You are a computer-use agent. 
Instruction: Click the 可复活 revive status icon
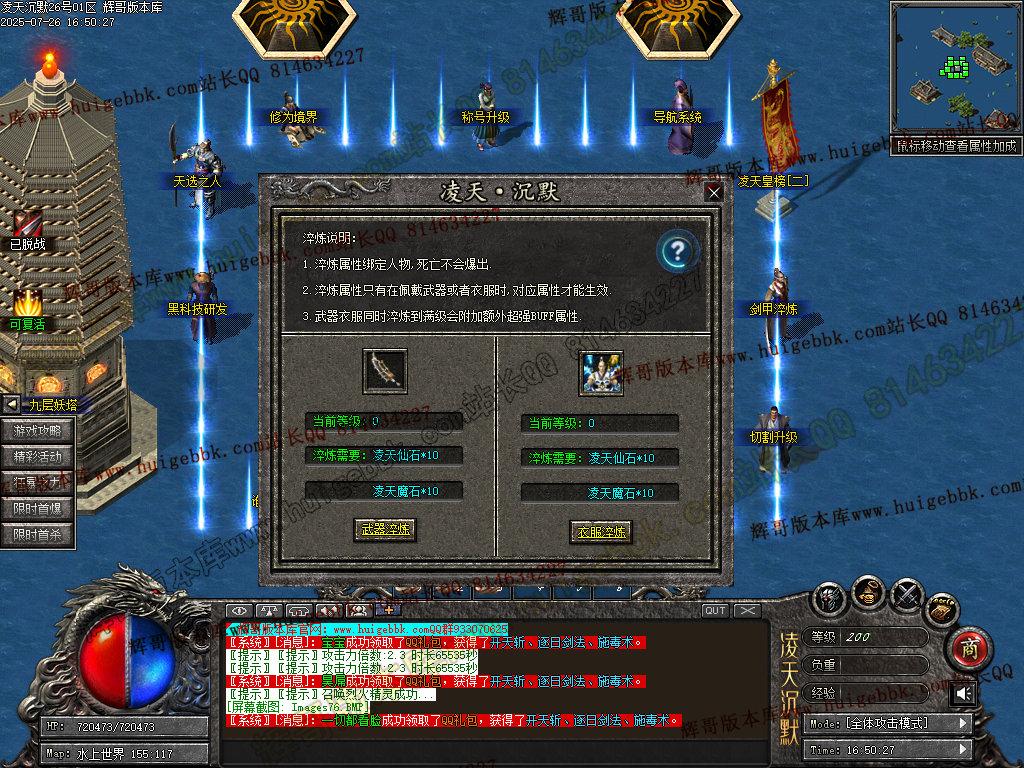point(28,303)
